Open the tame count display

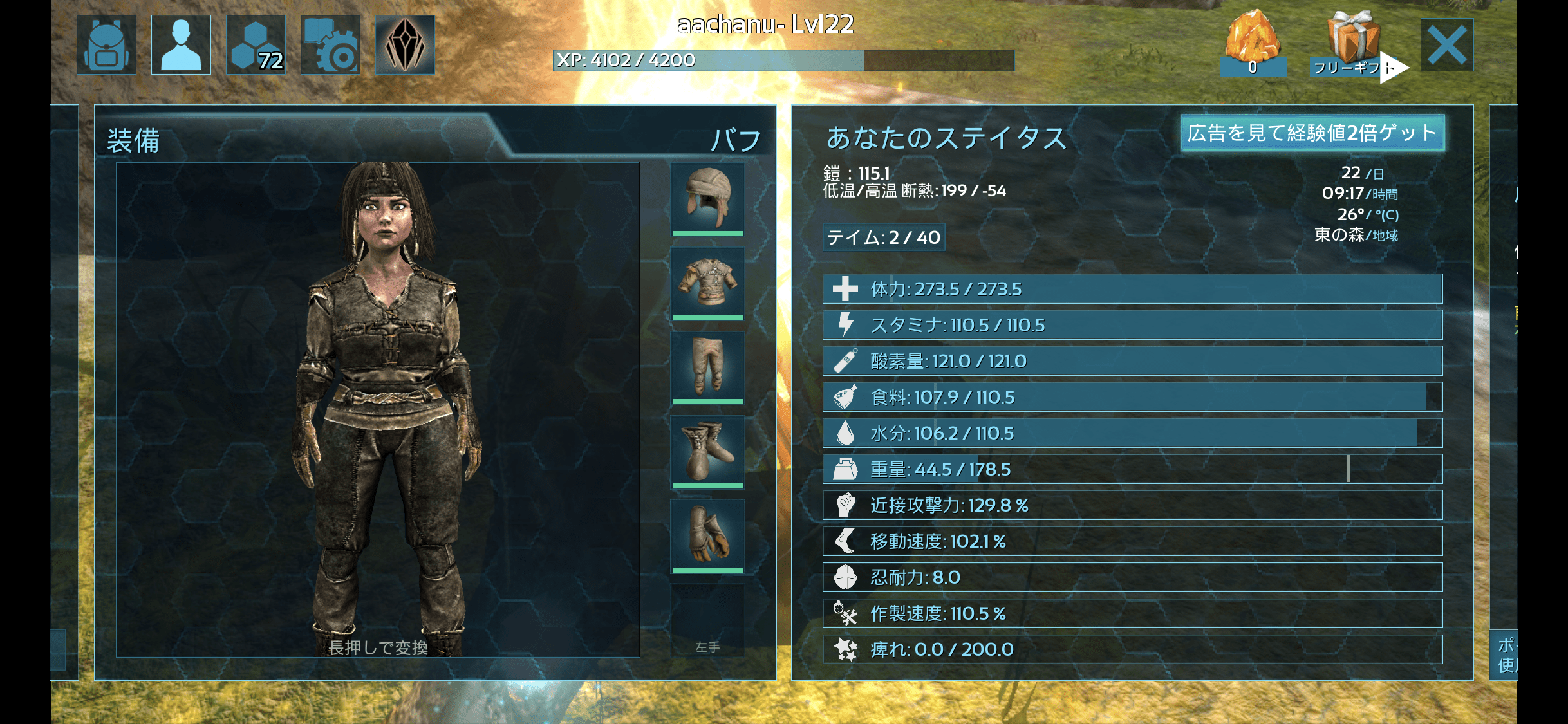[883, 237]
